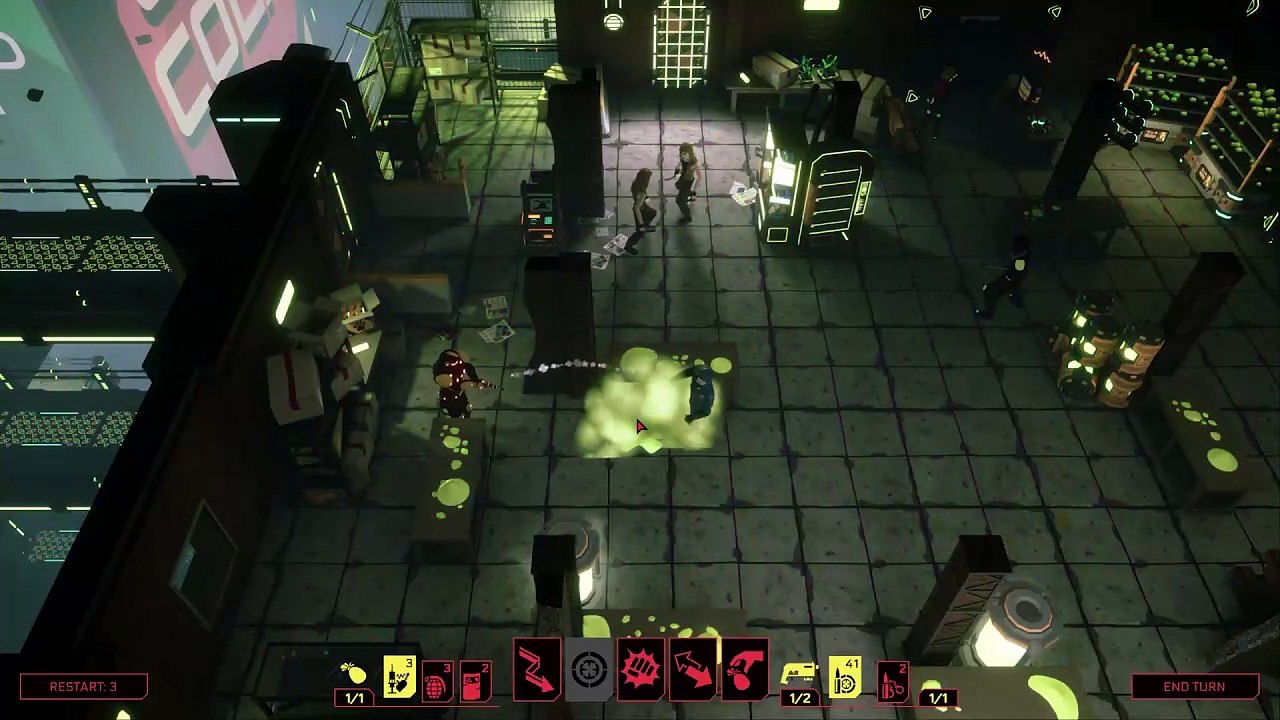Choose the yellow pistol weapon
Viewport: 1280px width, 720px height.
pyautogui.click(x=800, y=675)
